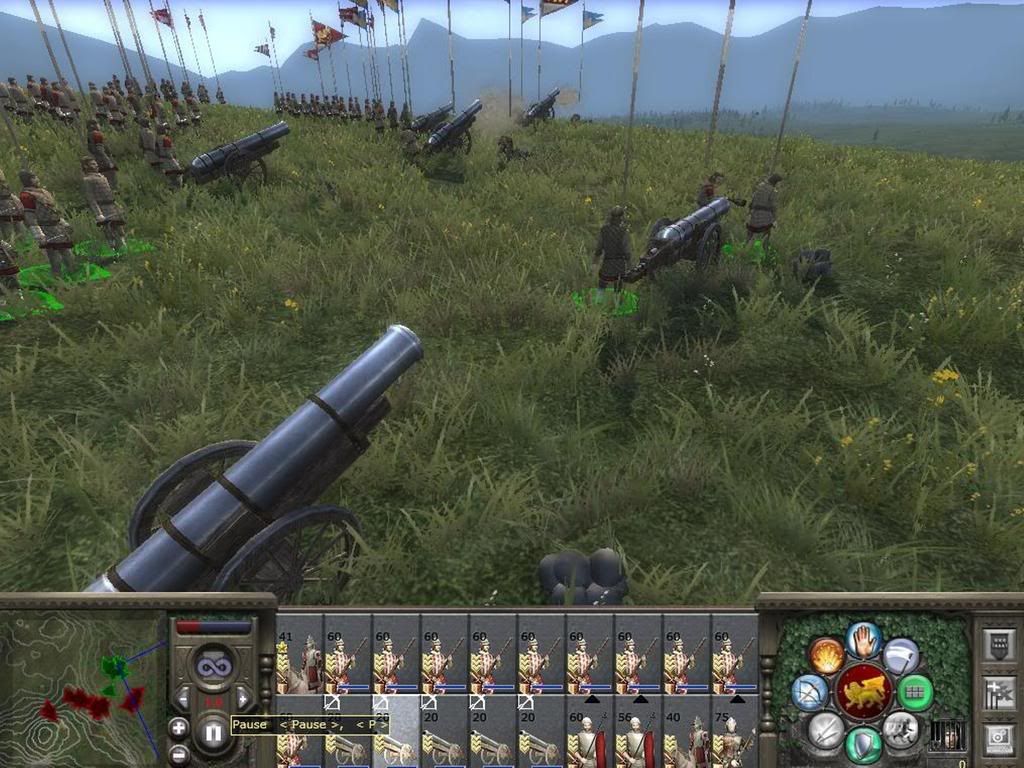The height and width of the screenshot is (768, 1024).
Task: Click the camera button on right panel
Action: point(997,738)
